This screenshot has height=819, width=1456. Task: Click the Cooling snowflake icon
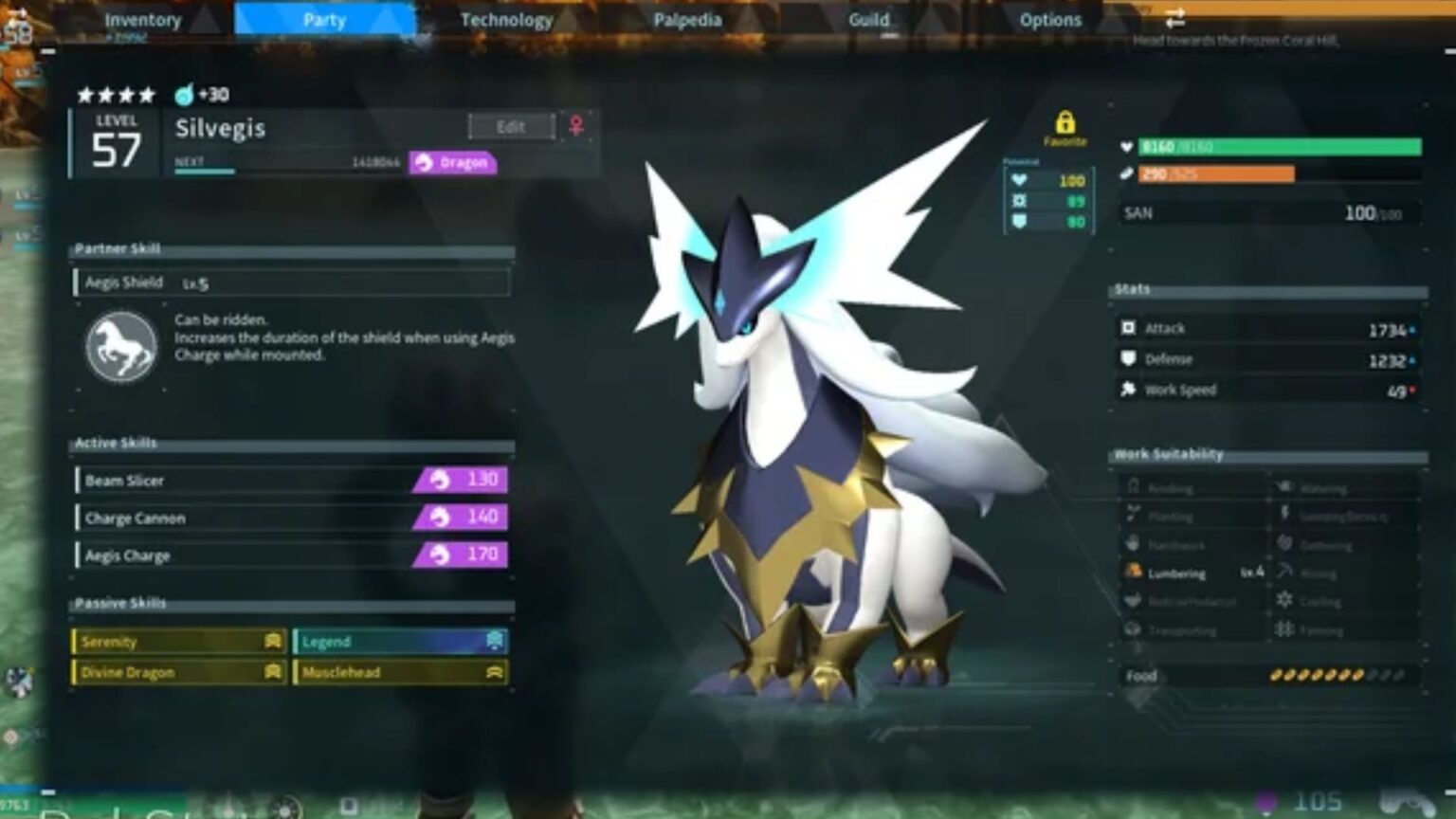(1286, 602)
